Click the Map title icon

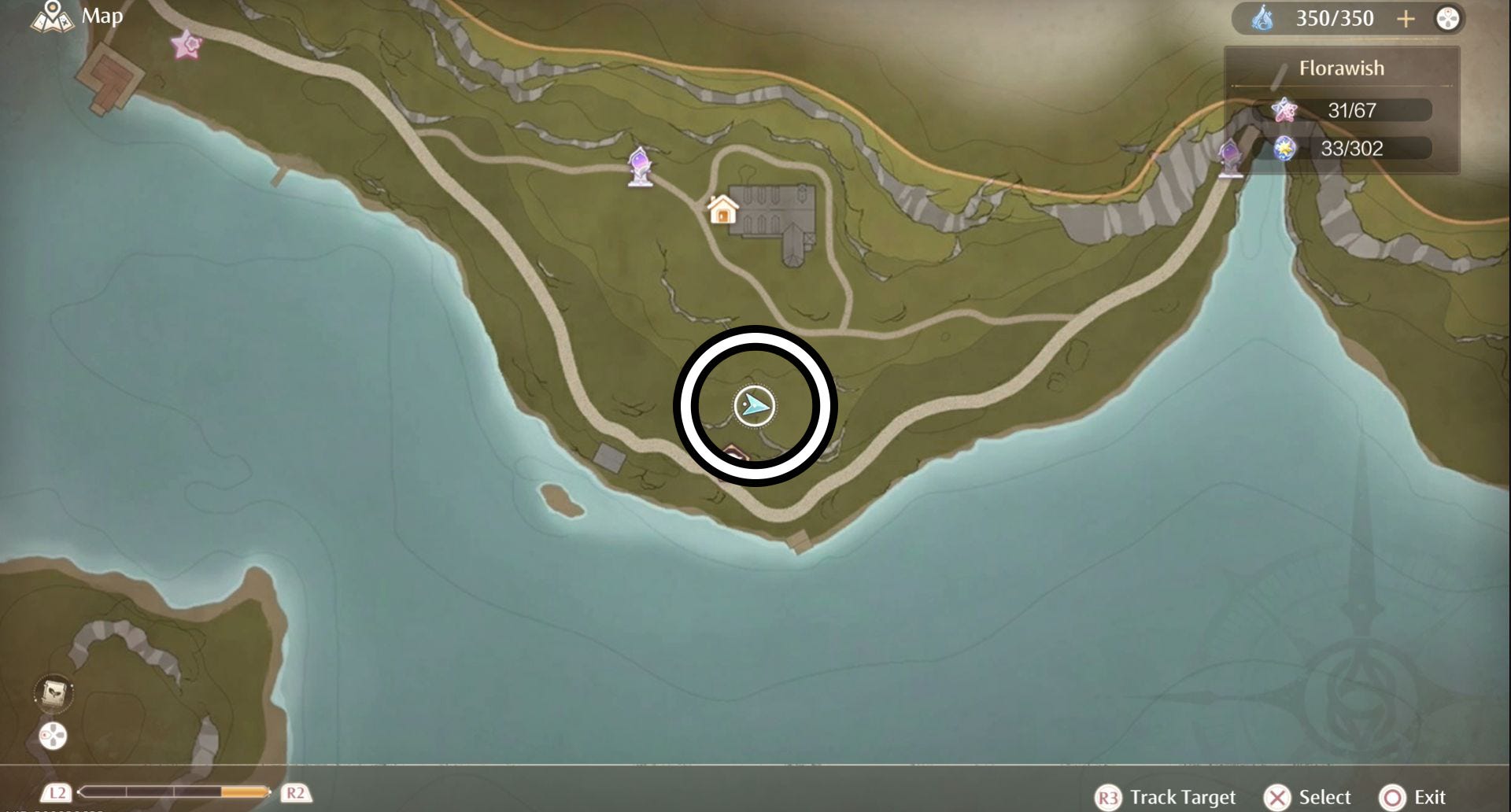(x=52, y=16)
